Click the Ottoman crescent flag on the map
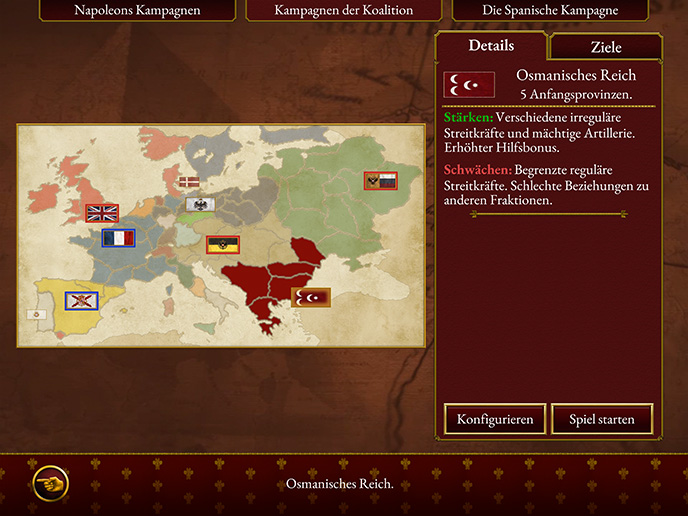Image resolution: width=688 pixels, height=516 pixels. click(x=310, y=297)
